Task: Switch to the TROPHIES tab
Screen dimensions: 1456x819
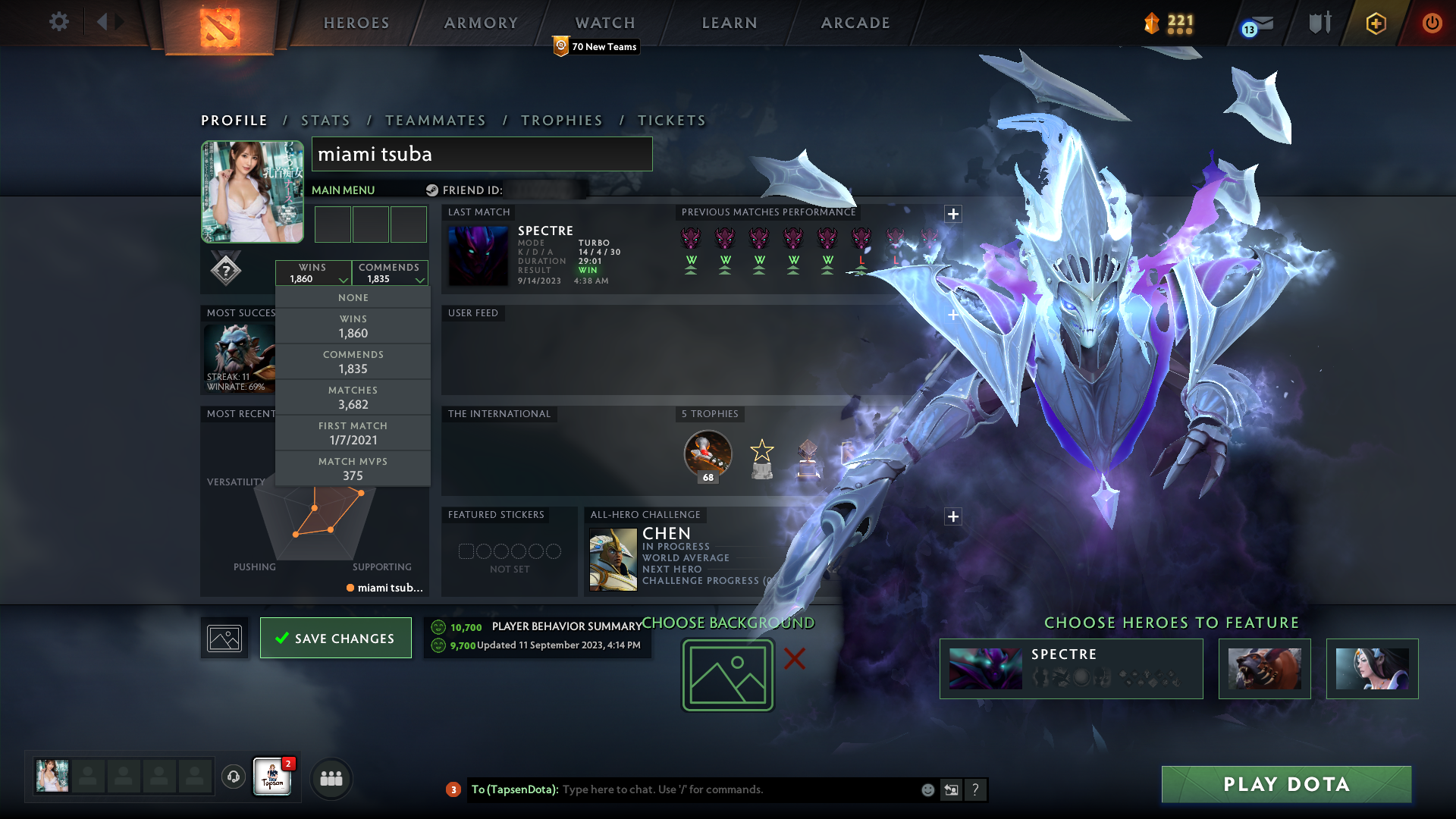Action: 560,120
